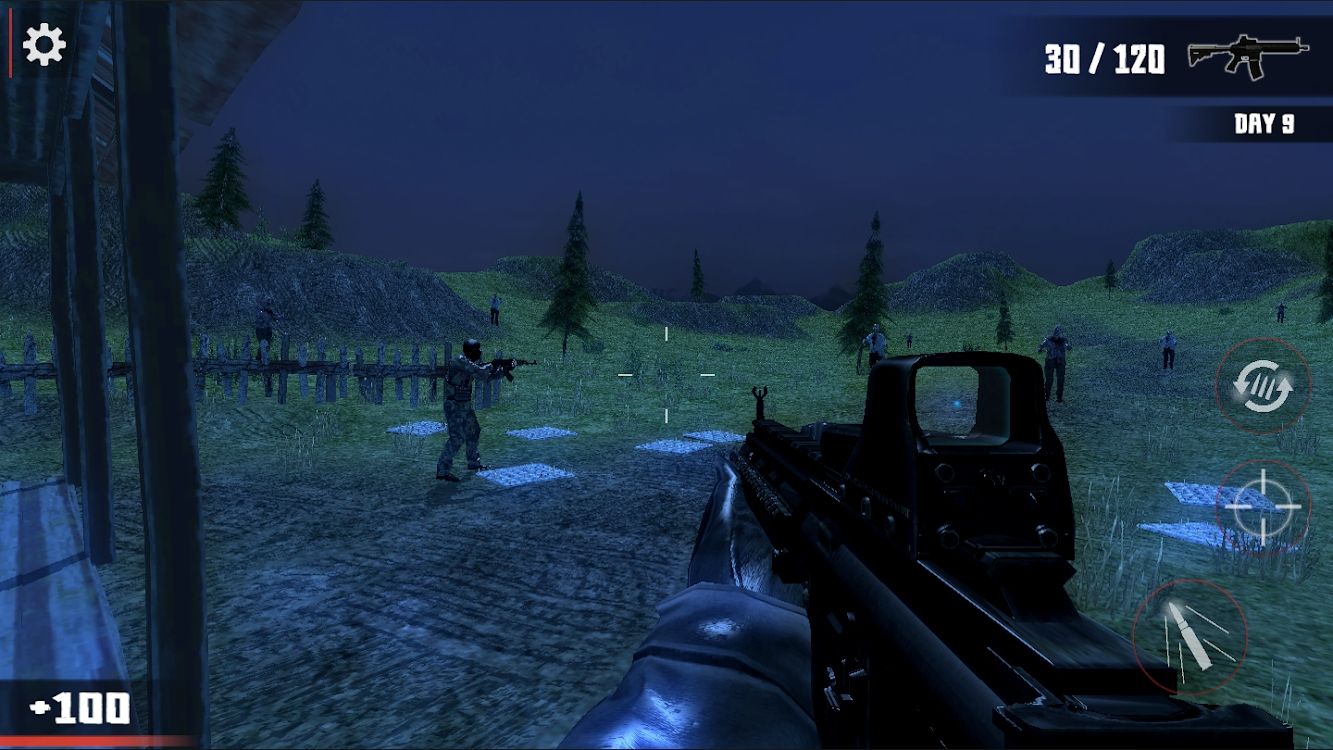Open the settings gear menu
Viewport: 1333px width, 750px height.
click(44, 45)
